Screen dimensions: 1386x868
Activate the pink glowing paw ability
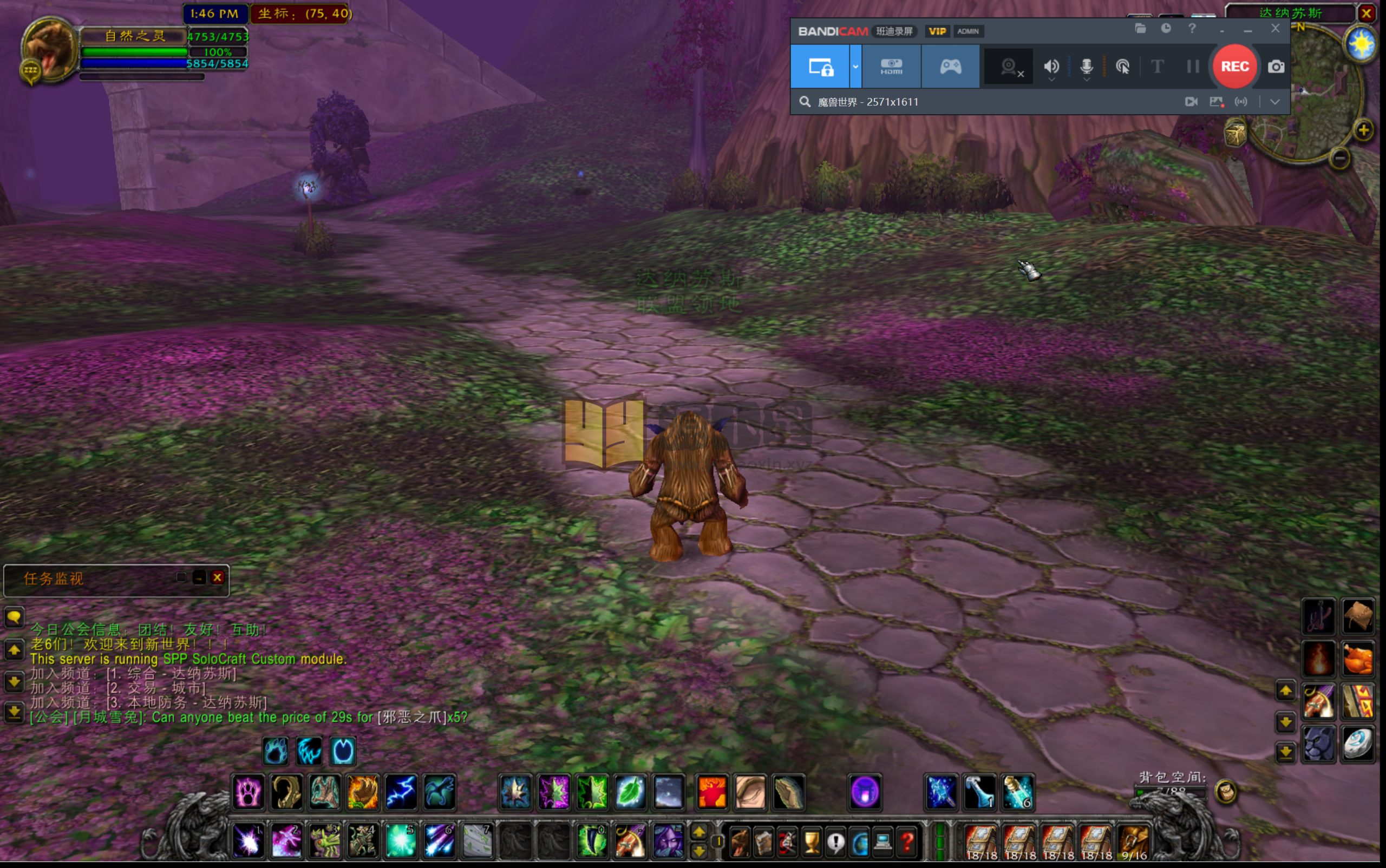(x=248, y=792)
